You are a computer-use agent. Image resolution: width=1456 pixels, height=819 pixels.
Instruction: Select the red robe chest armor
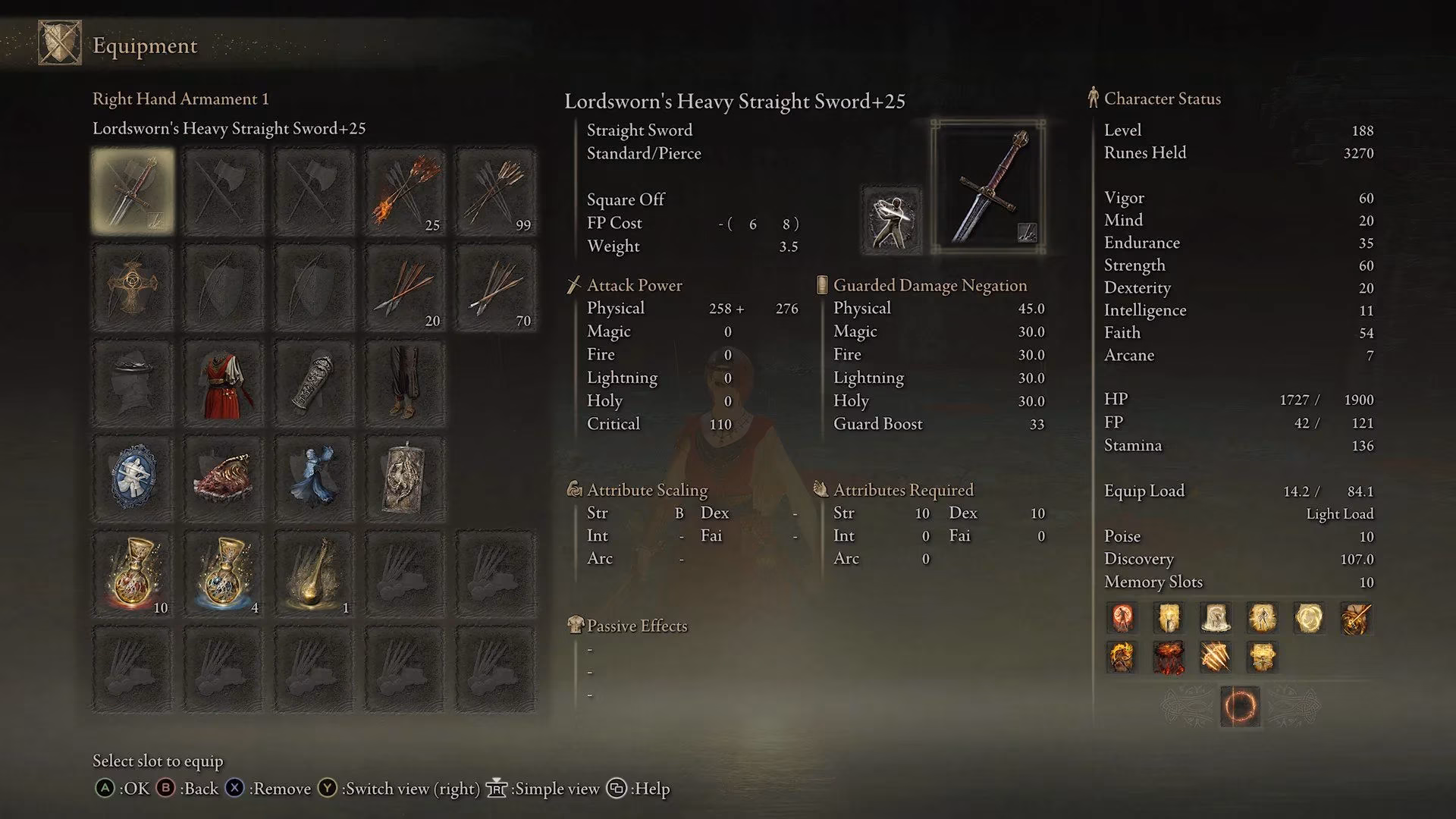coord(224,381)
